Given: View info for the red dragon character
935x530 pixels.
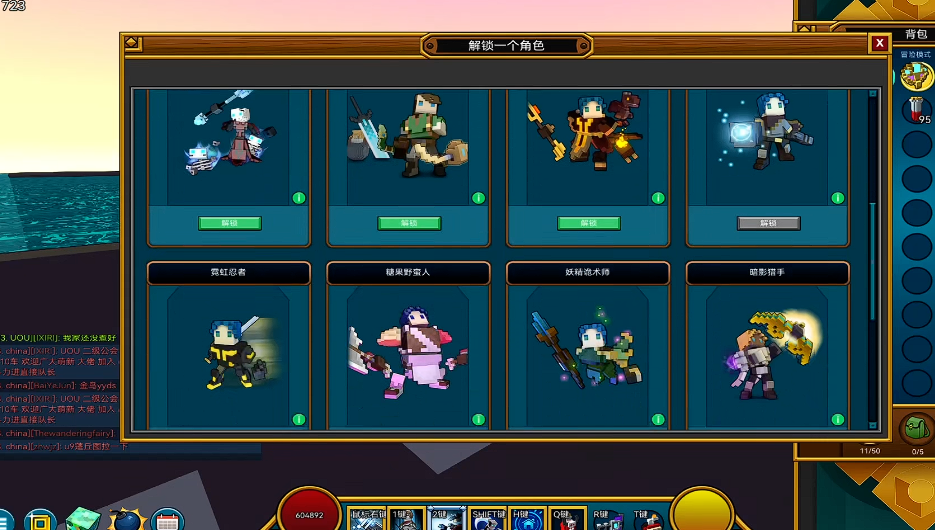Looking at the screenshot, I should [658, 198].
